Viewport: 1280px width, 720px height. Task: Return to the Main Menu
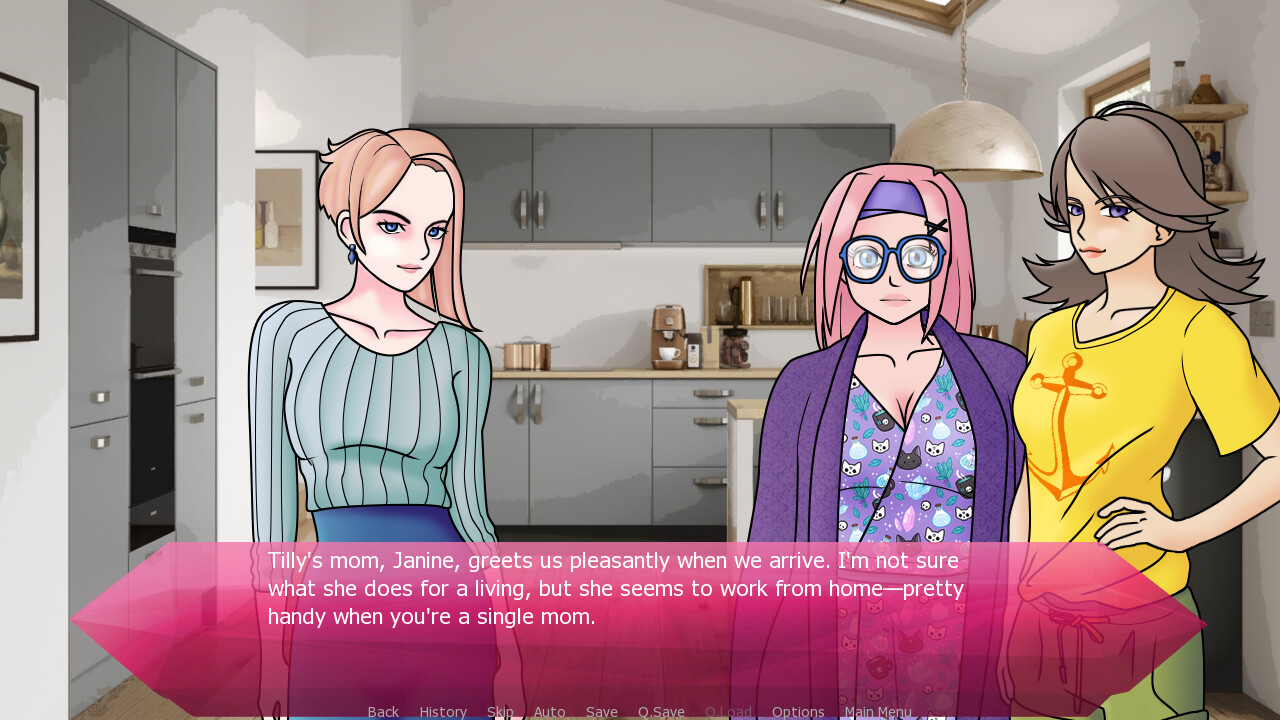[878, 711]
